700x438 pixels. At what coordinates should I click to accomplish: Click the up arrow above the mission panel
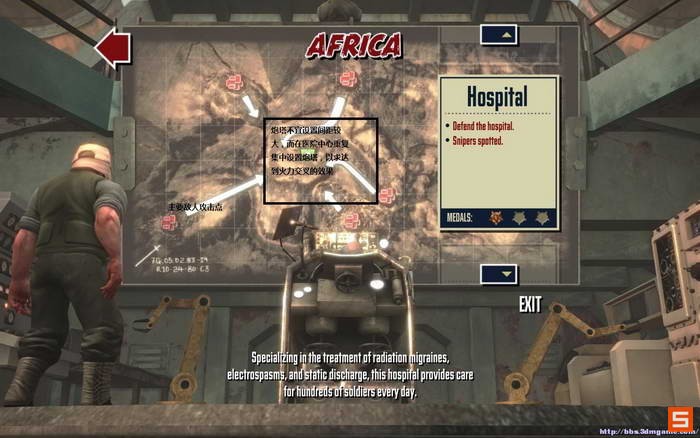click(499, 35)
